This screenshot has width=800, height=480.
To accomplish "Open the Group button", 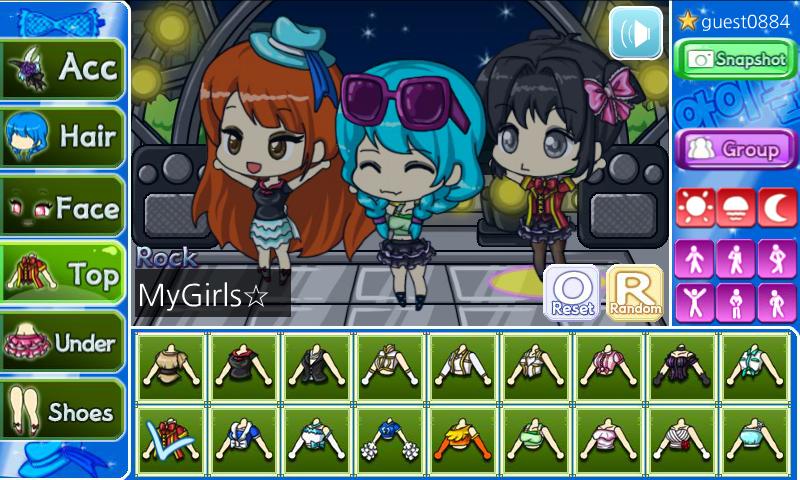I will coord(736,149).
